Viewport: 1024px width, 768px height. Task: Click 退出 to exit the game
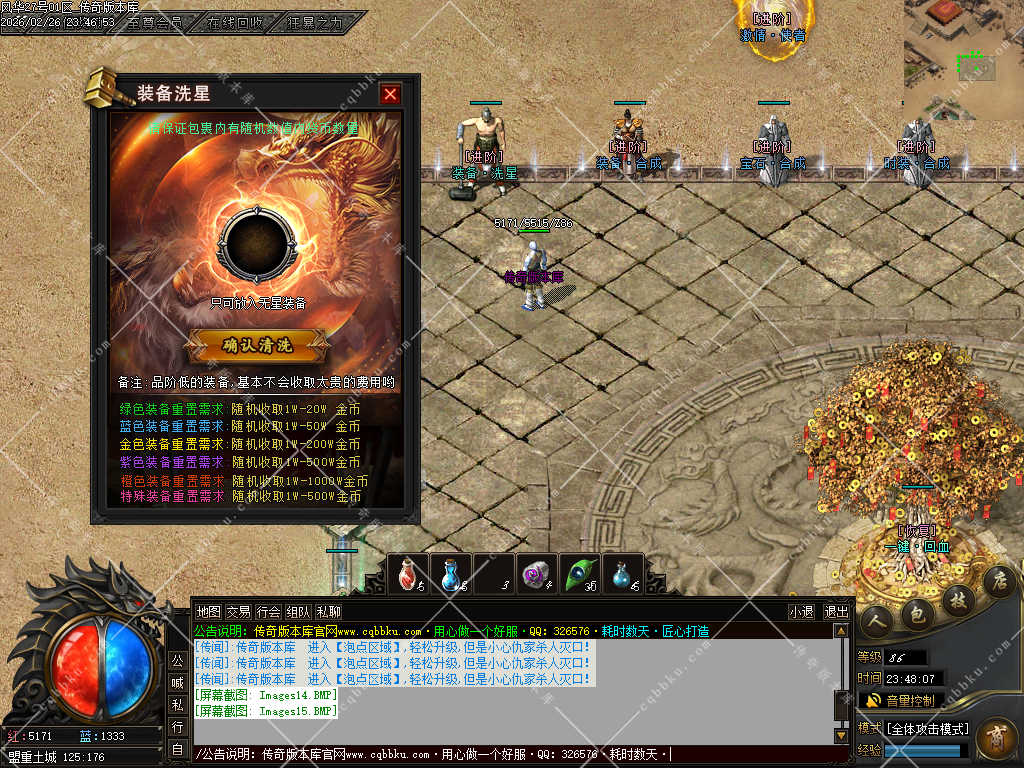pyautogui.click(x=836, y=611)
